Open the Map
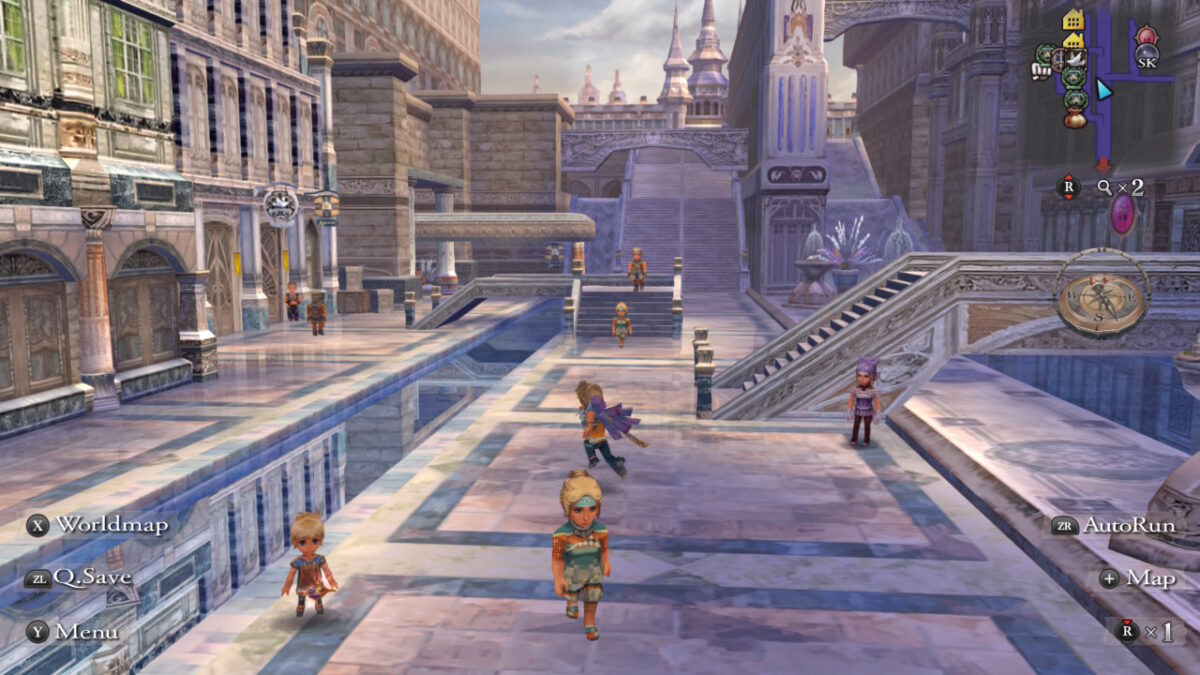 point(1137,578)
